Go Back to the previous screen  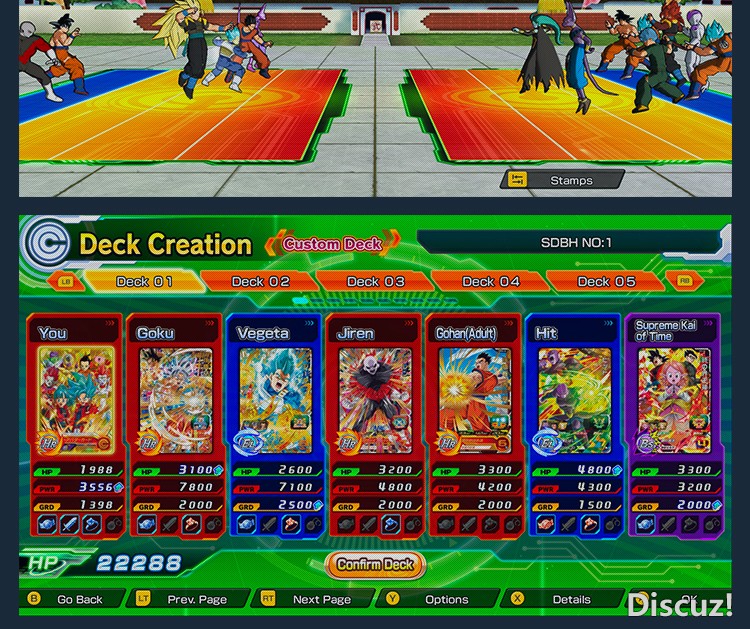tap(78, 600)
